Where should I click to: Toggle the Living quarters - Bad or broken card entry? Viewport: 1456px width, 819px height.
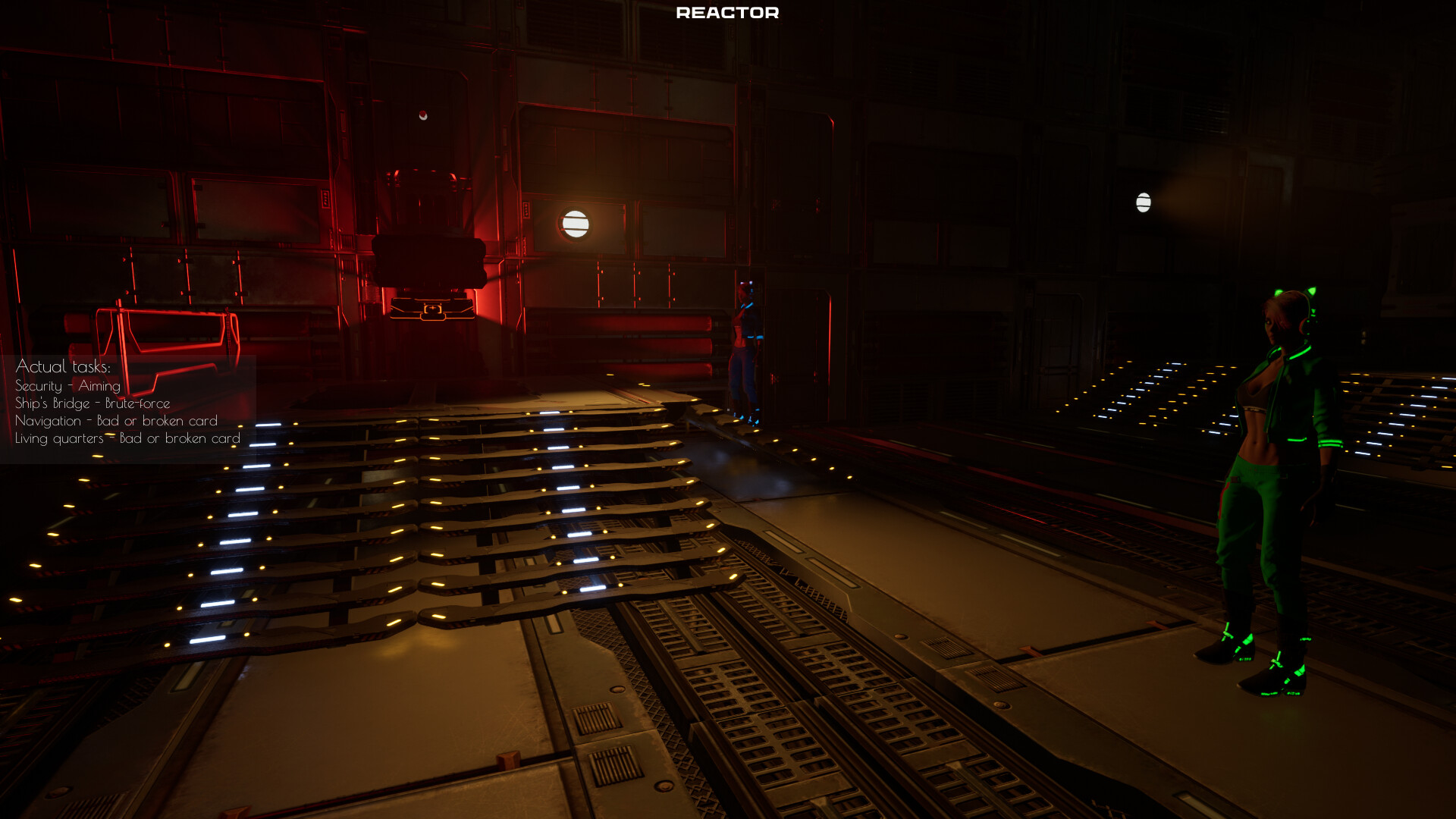point(127,438)
